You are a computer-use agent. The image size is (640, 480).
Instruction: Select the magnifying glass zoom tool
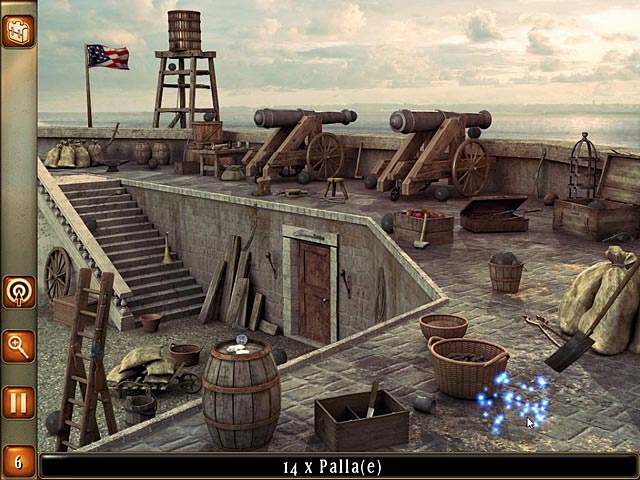coord(18,346)
